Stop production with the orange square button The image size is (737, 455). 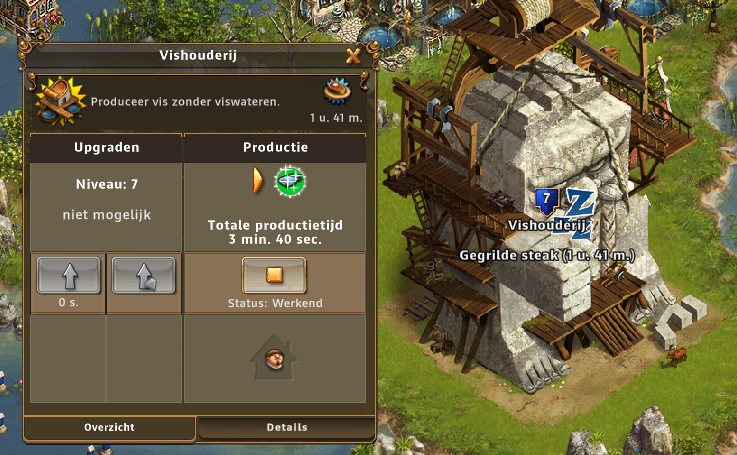(x=274, y=275)
